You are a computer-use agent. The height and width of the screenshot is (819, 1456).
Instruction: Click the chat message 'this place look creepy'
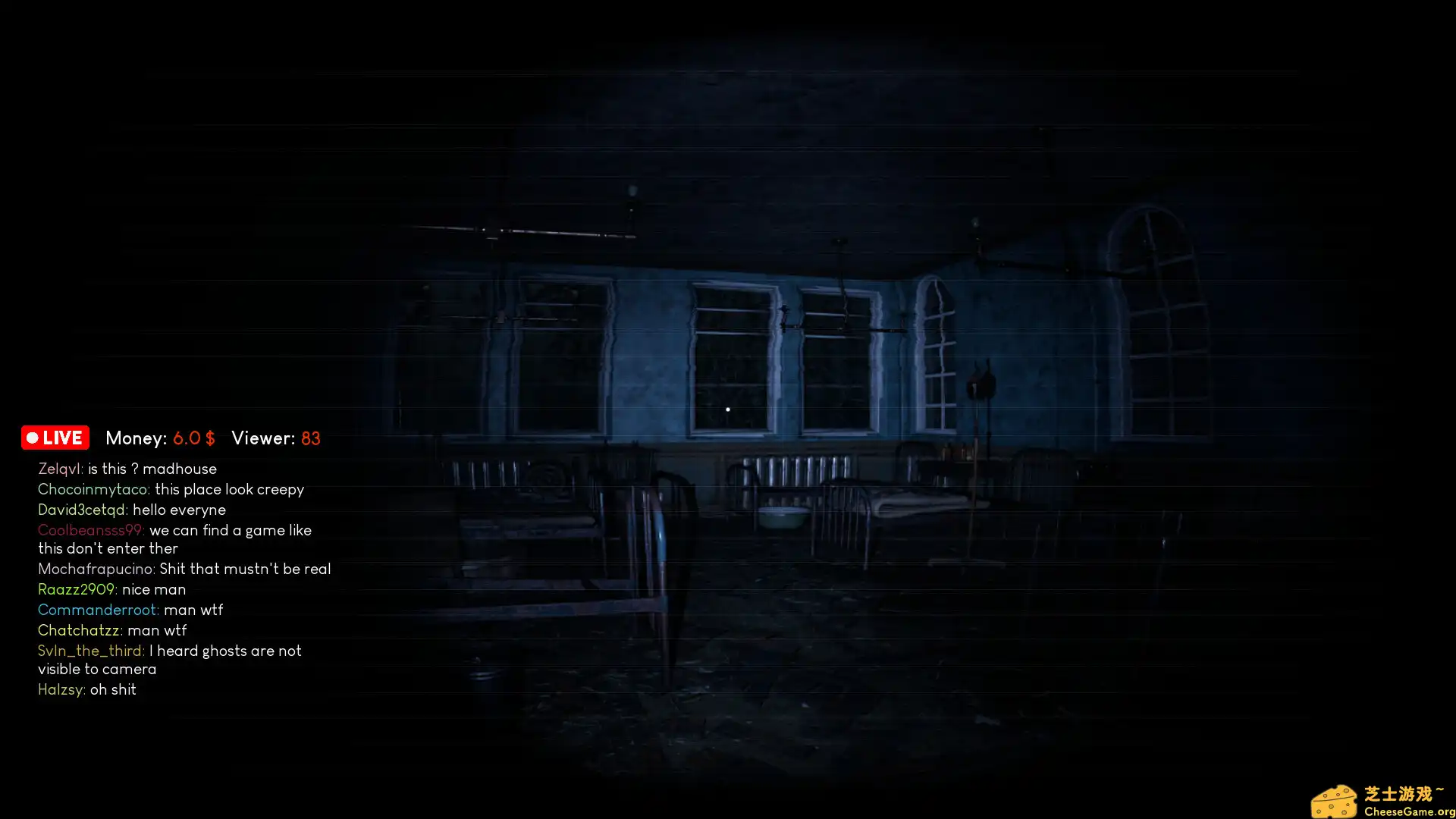pyautogui.click(x=229, y=489)
